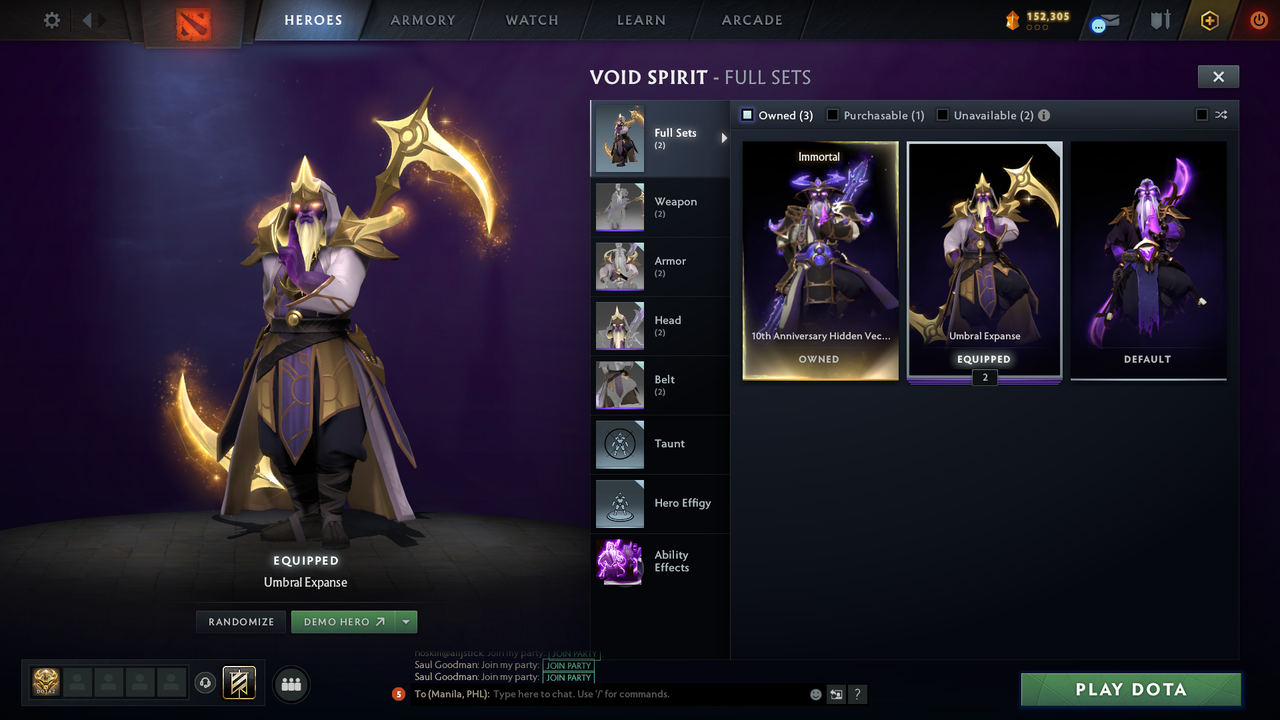Screen dimensions: 1280x720
Task: Check the Unavailable (2) filter
Action: pos(942,115)
